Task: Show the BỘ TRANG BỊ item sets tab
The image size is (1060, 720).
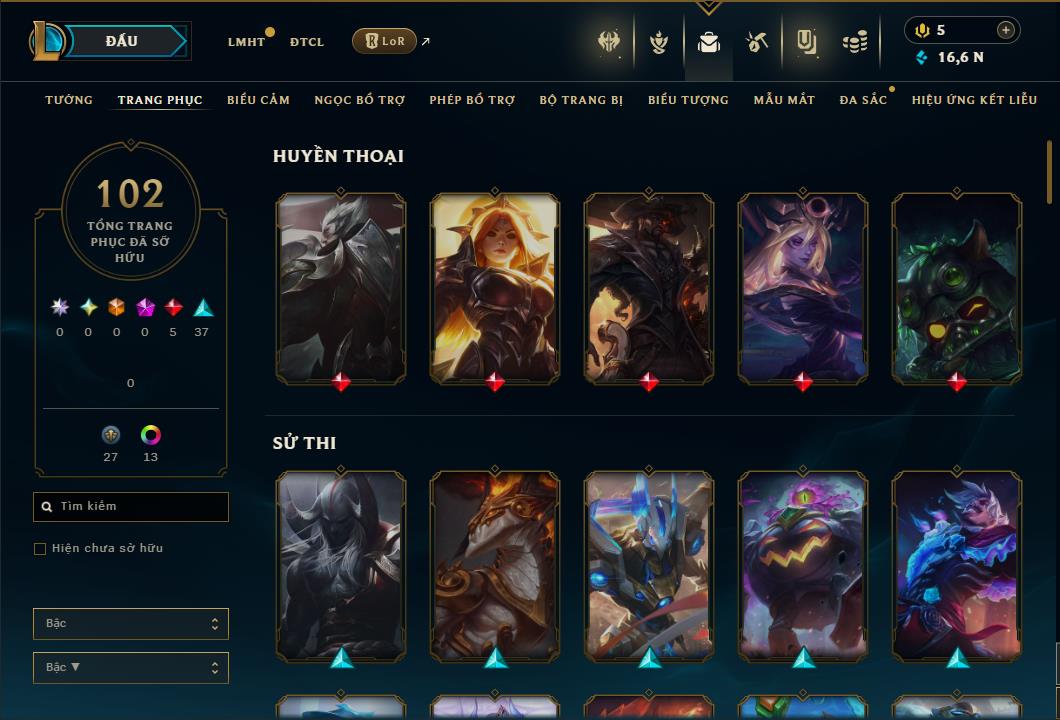Action: point(581,100)
